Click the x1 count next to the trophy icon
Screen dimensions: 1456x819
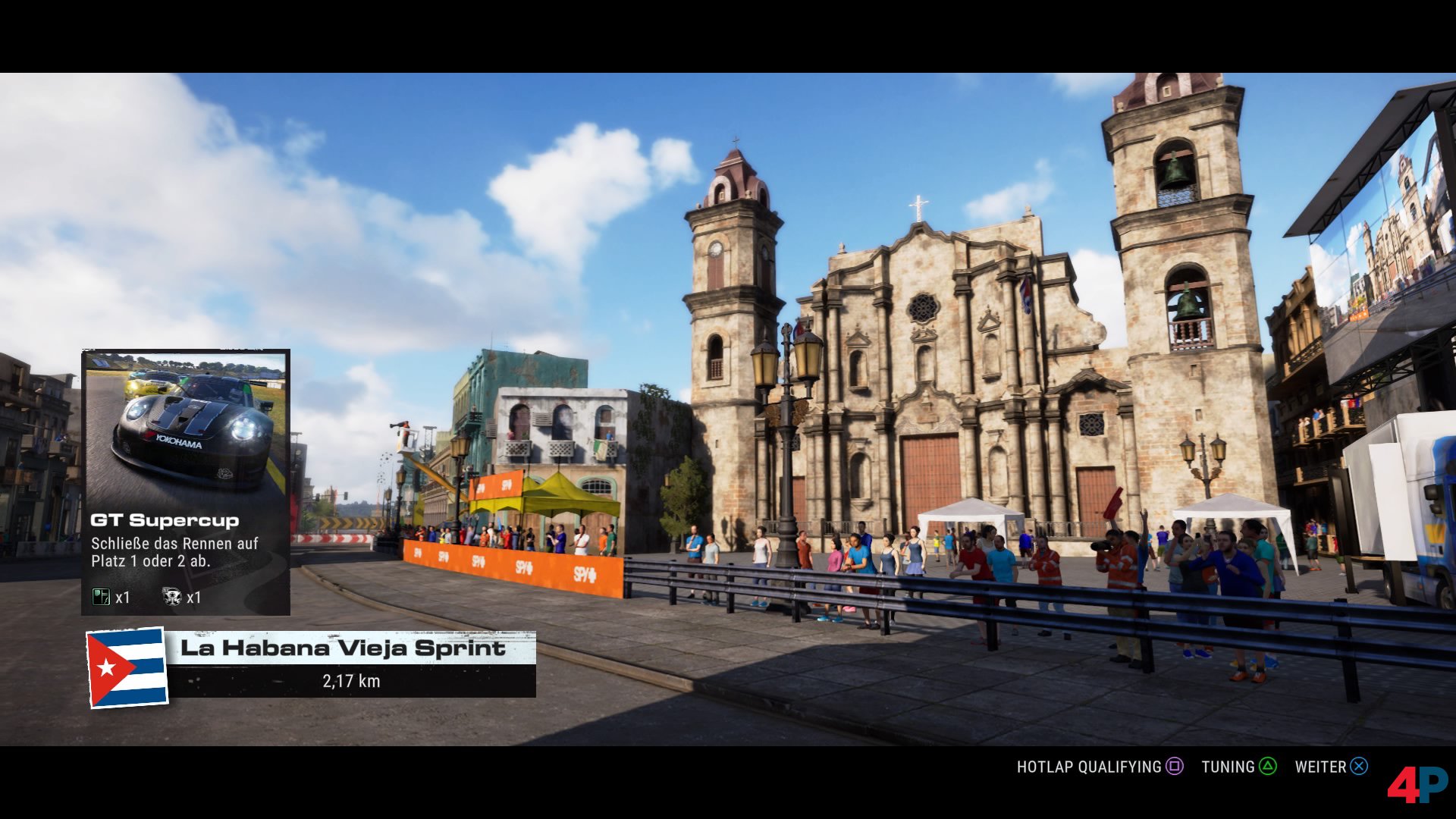click(x=195, y=598)
